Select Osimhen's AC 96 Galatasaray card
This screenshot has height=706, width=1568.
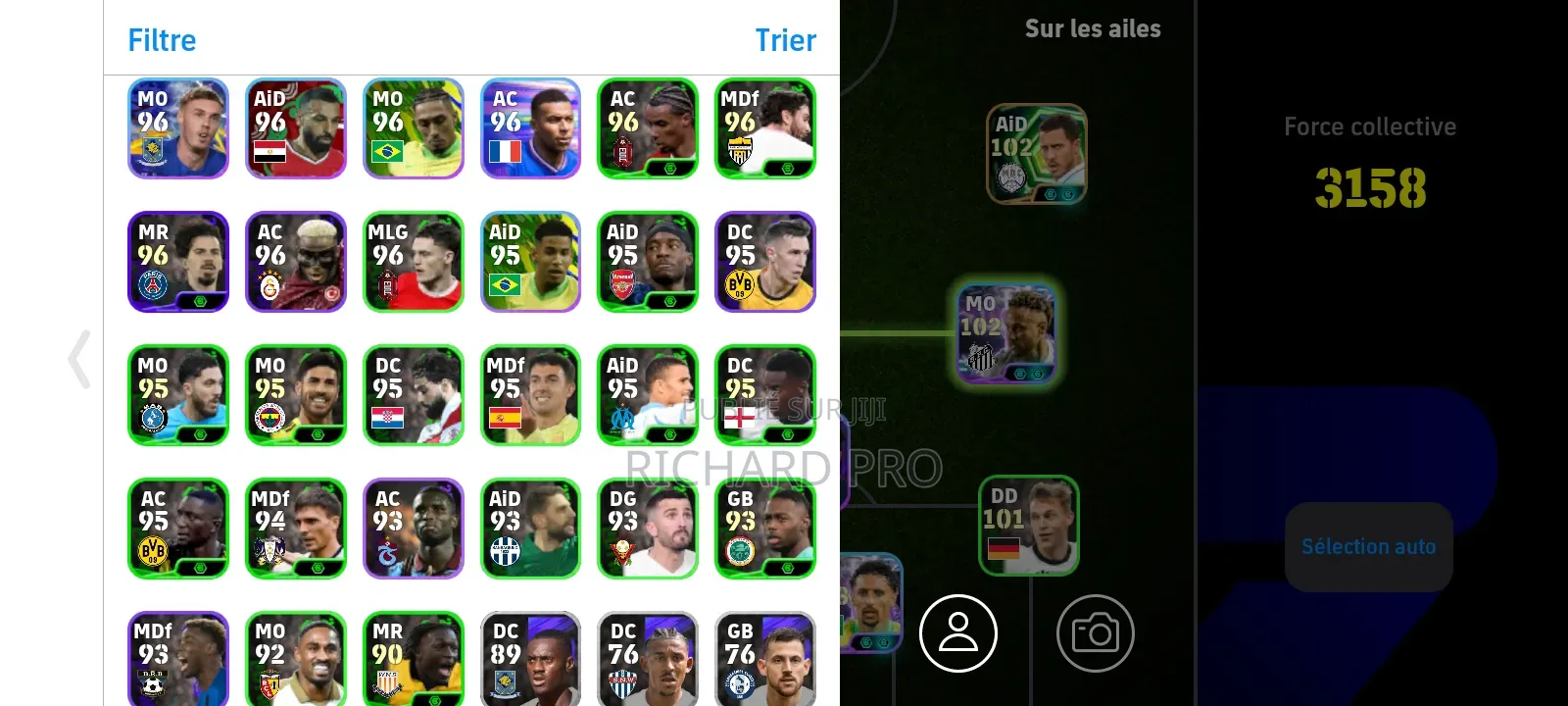click(x=295, y=262)
